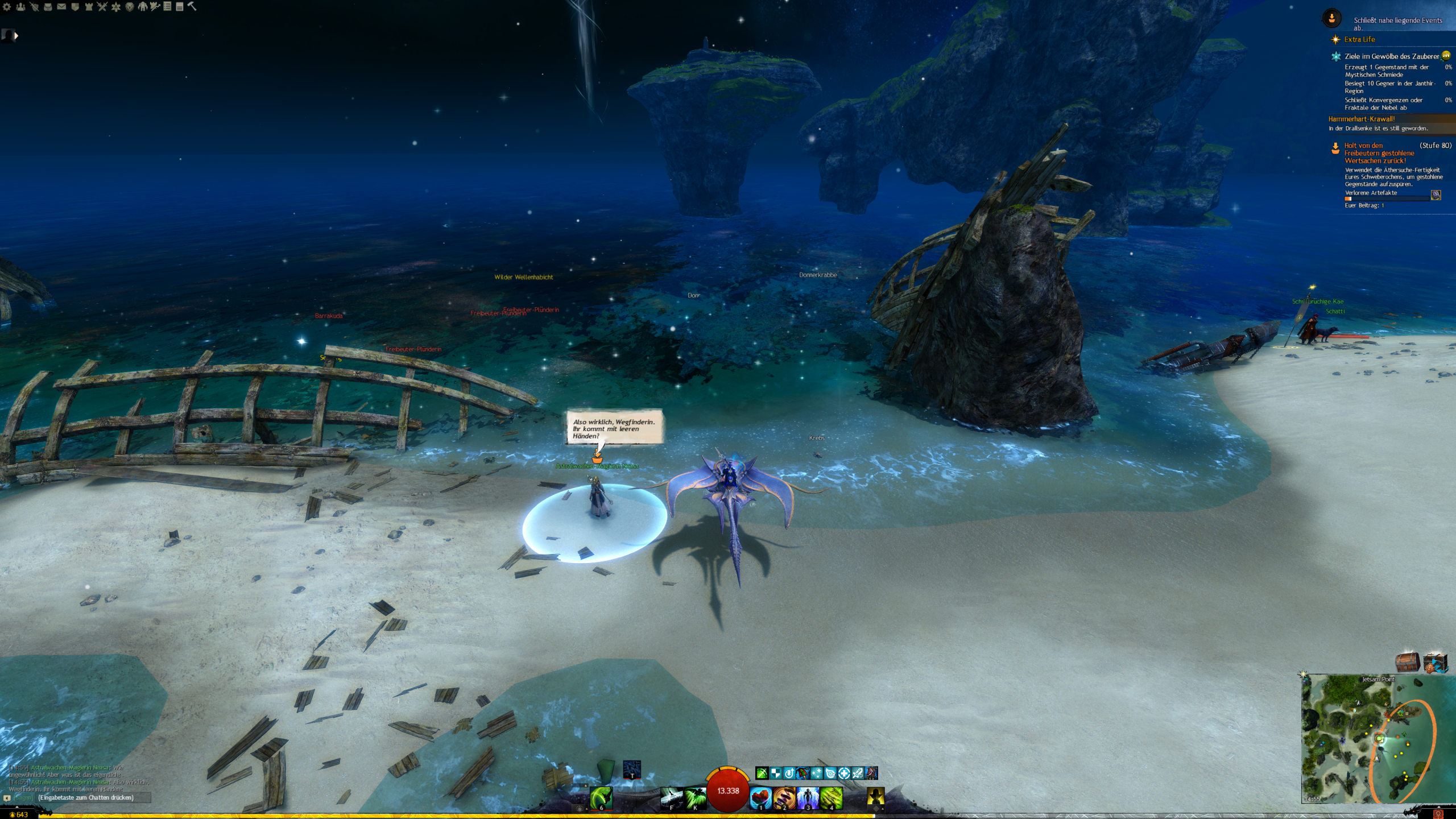Image resolution: width=1456 pixels, height=819 pixels.
Task: Open the hammer icon in top menu
Action: [x=192, y=6]
